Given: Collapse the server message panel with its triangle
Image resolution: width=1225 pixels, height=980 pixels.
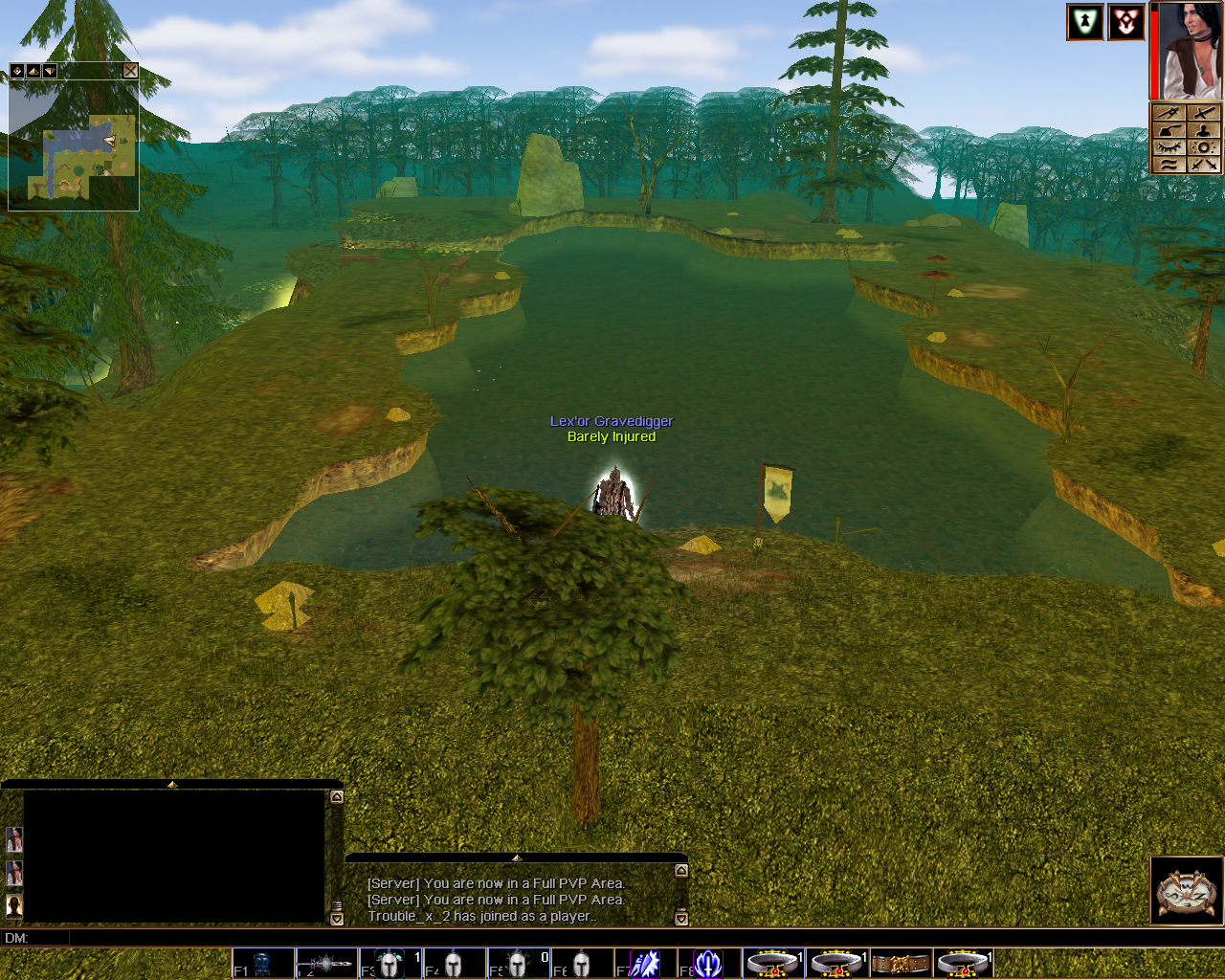Looking at the screenshot, I should click(x=517, y=858).
